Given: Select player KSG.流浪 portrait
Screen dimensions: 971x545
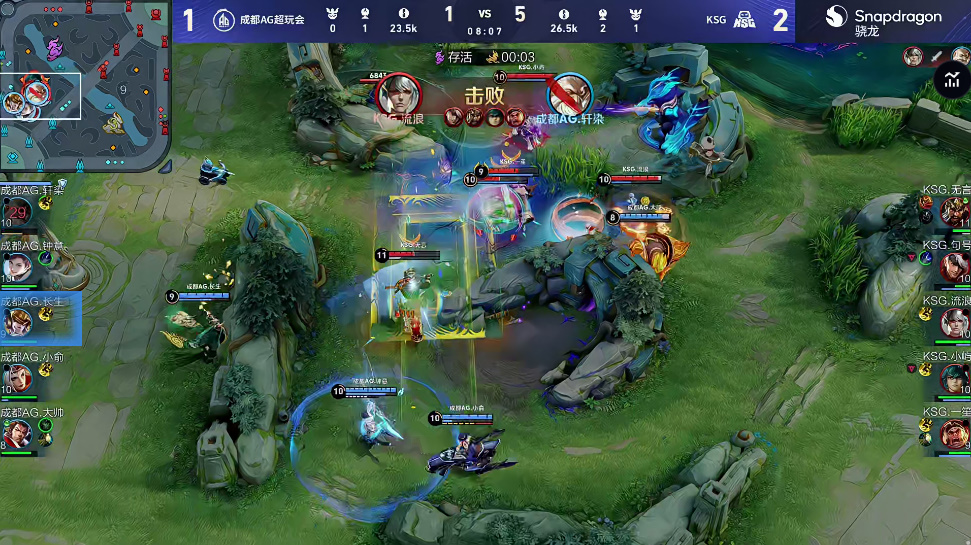Looking at the screenshot, I should (x=954, y=322).
